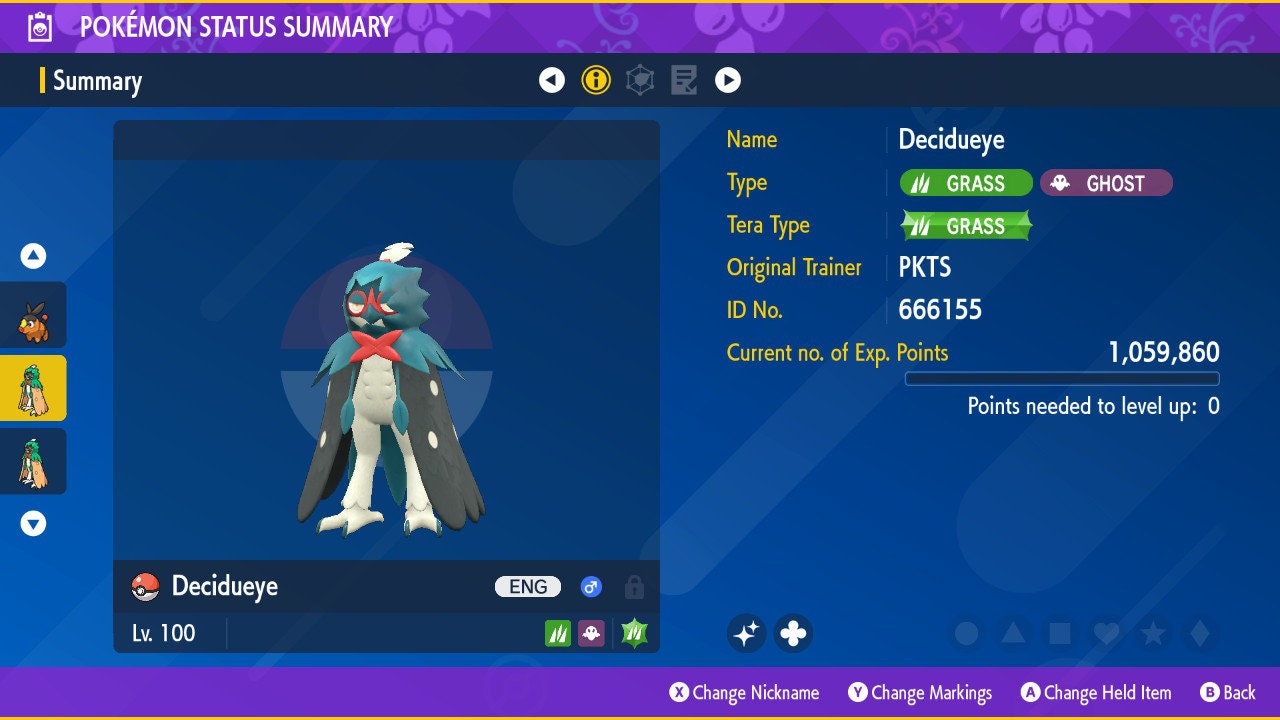Open the moves and memo tab
This screenshot has height=720, width=1280.
point(684,80)
